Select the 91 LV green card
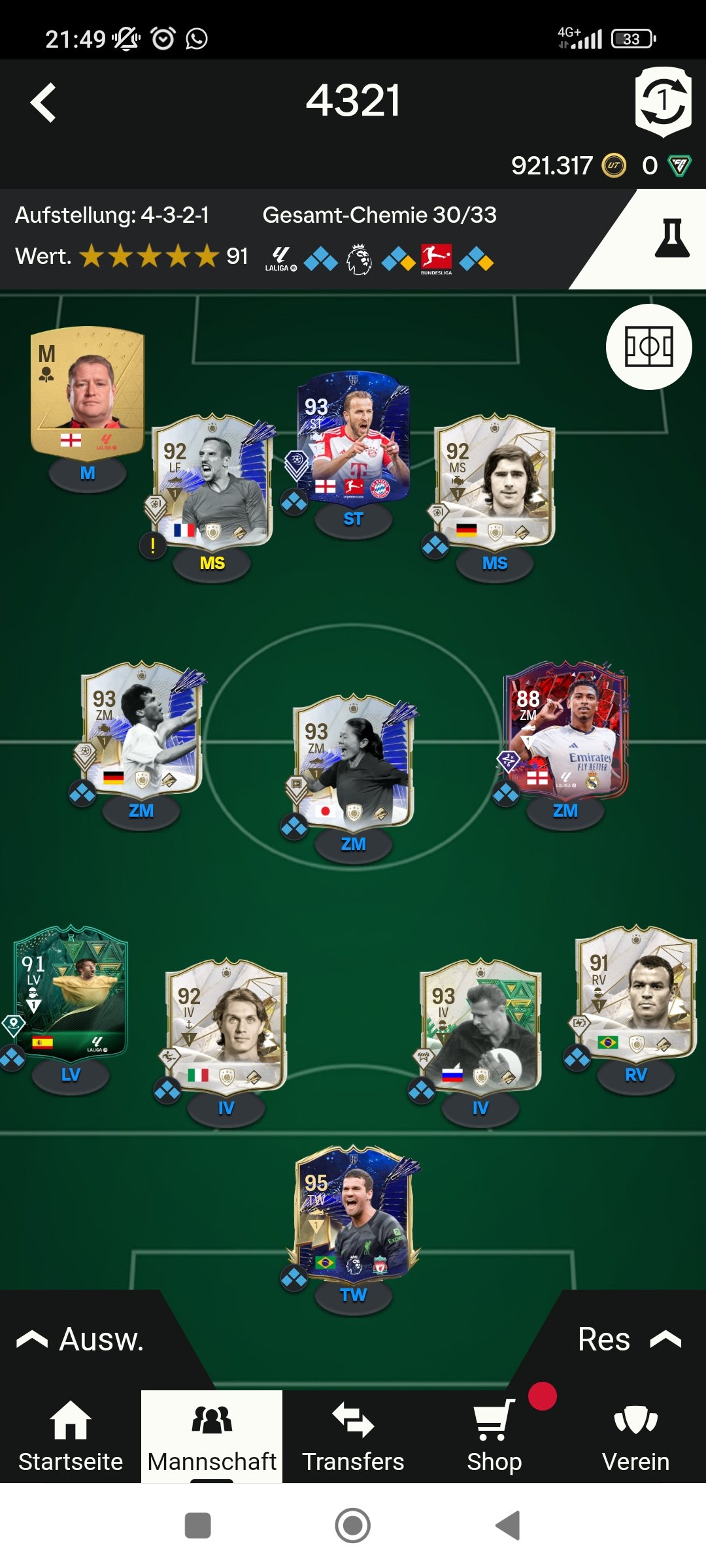Screen dimensions: 706x1568 coord(71,993)
